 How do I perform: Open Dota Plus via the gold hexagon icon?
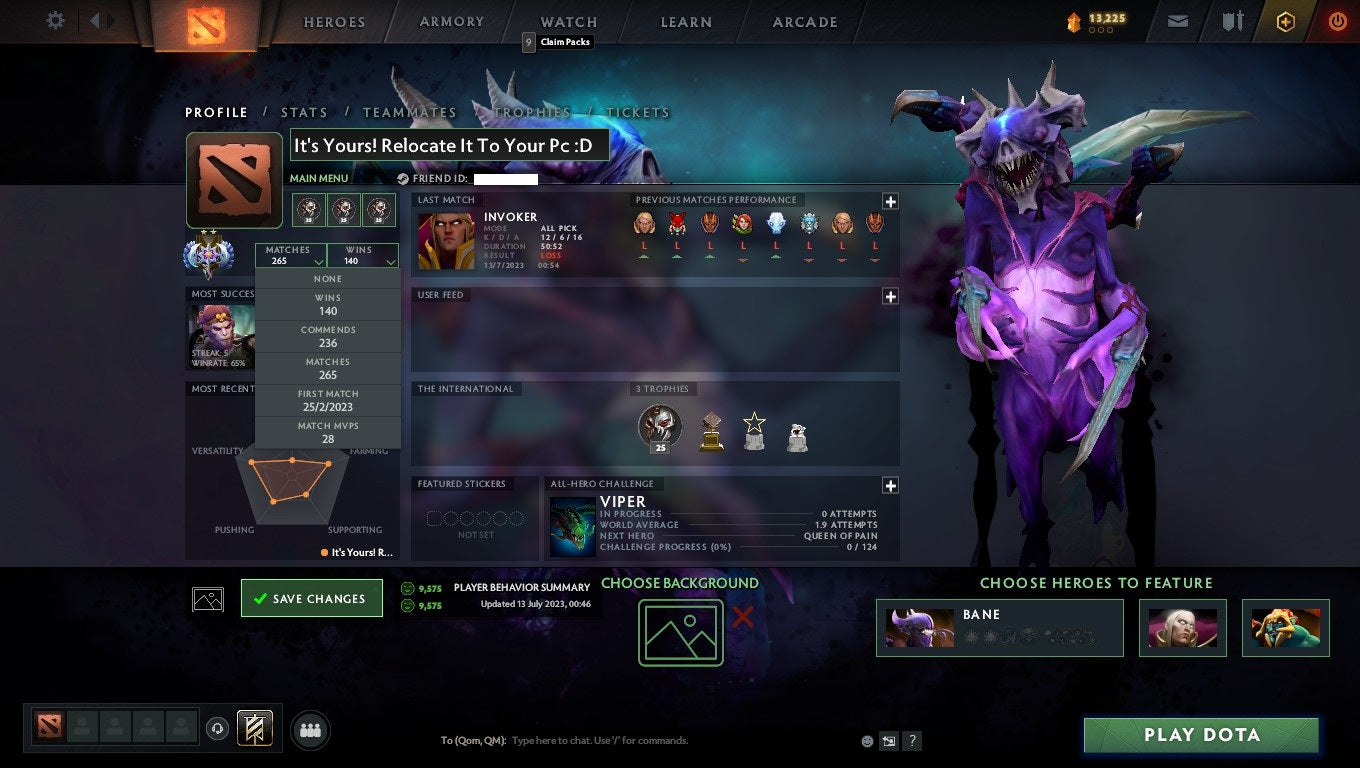(x=1286, y=20)
